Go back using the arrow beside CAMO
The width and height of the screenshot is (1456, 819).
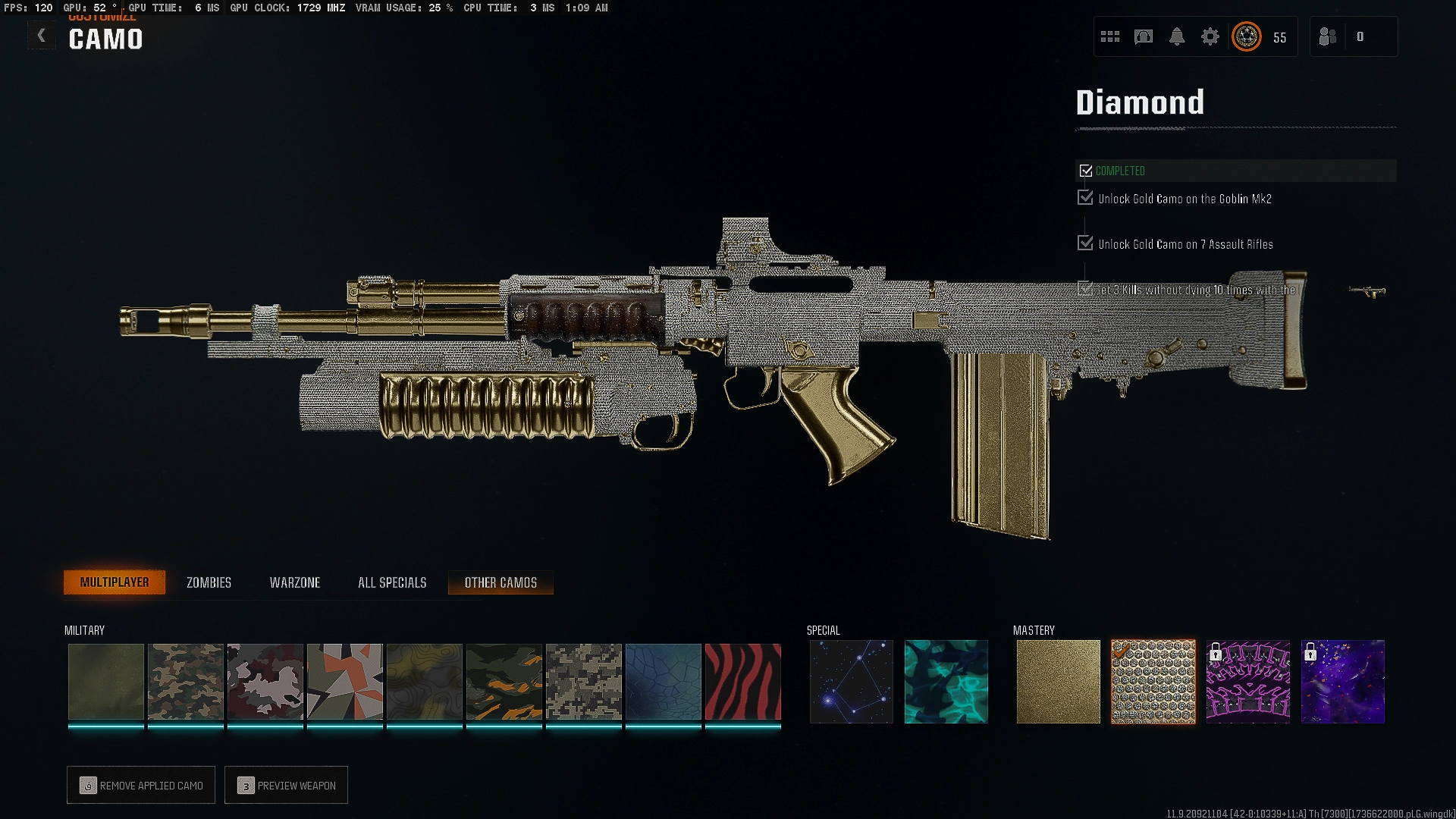click(x=42, y=36)
